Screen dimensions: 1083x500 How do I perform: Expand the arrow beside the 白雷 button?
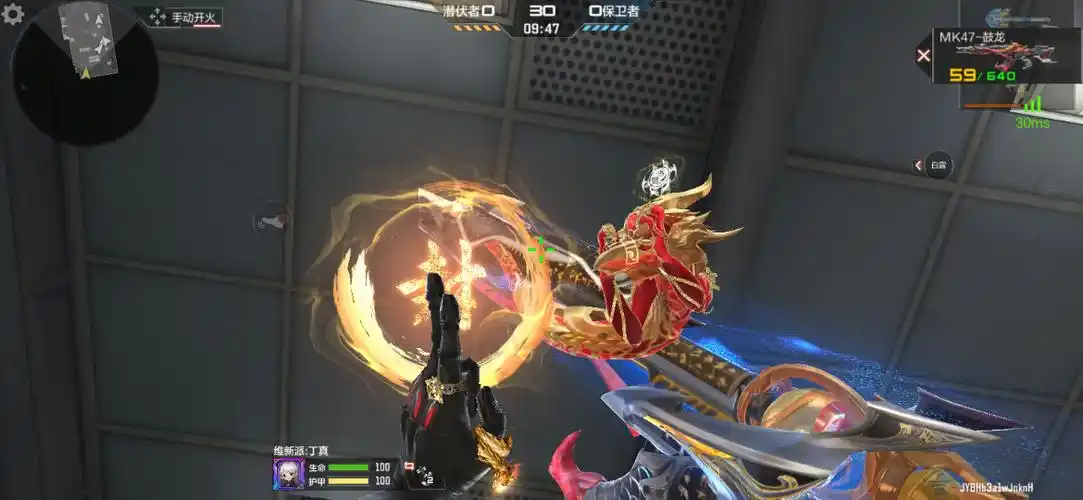pyautogui.click(x=918, y=165)
